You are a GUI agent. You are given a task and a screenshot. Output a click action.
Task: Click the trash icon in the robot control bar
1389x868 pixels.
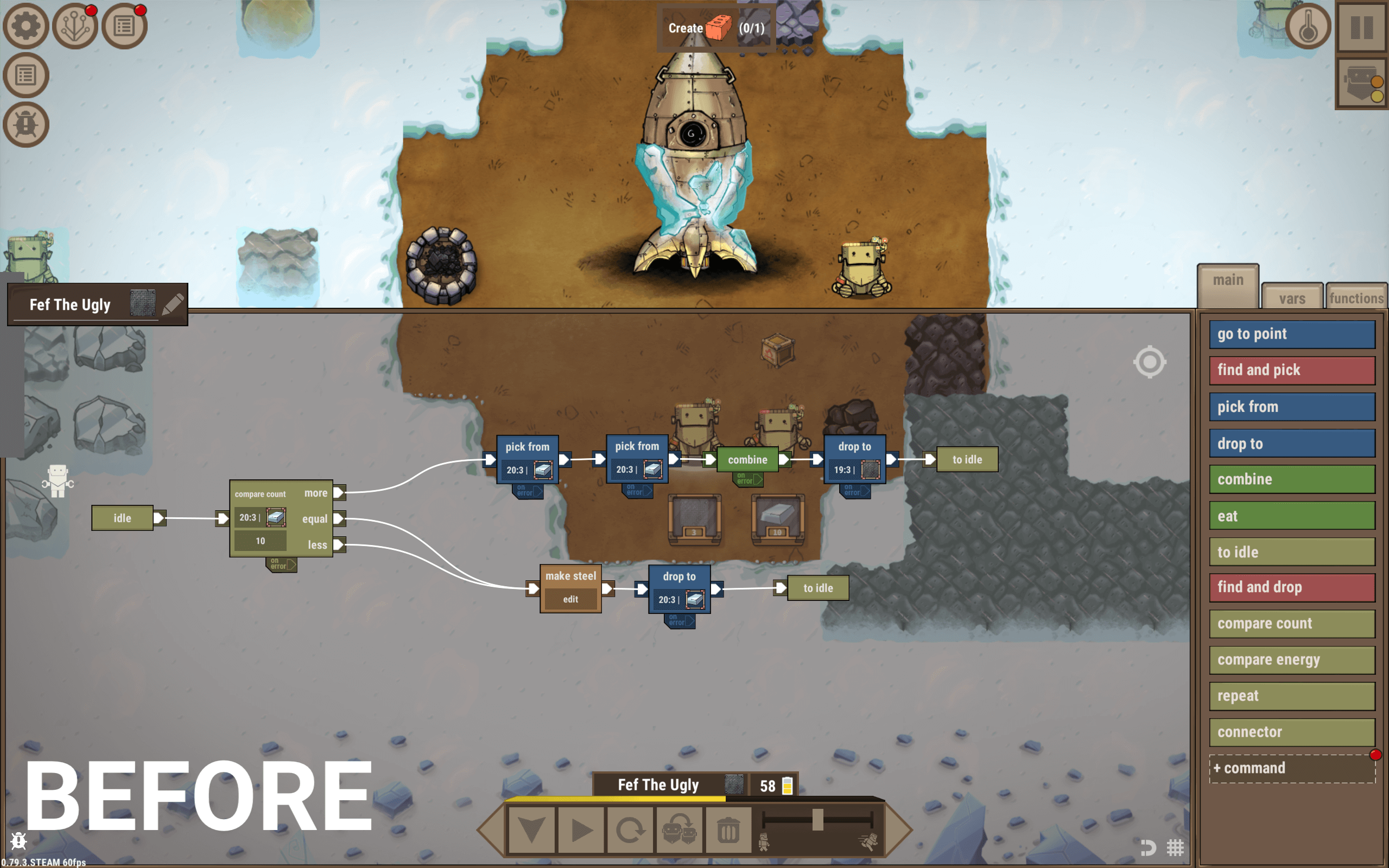coord(729,829)
